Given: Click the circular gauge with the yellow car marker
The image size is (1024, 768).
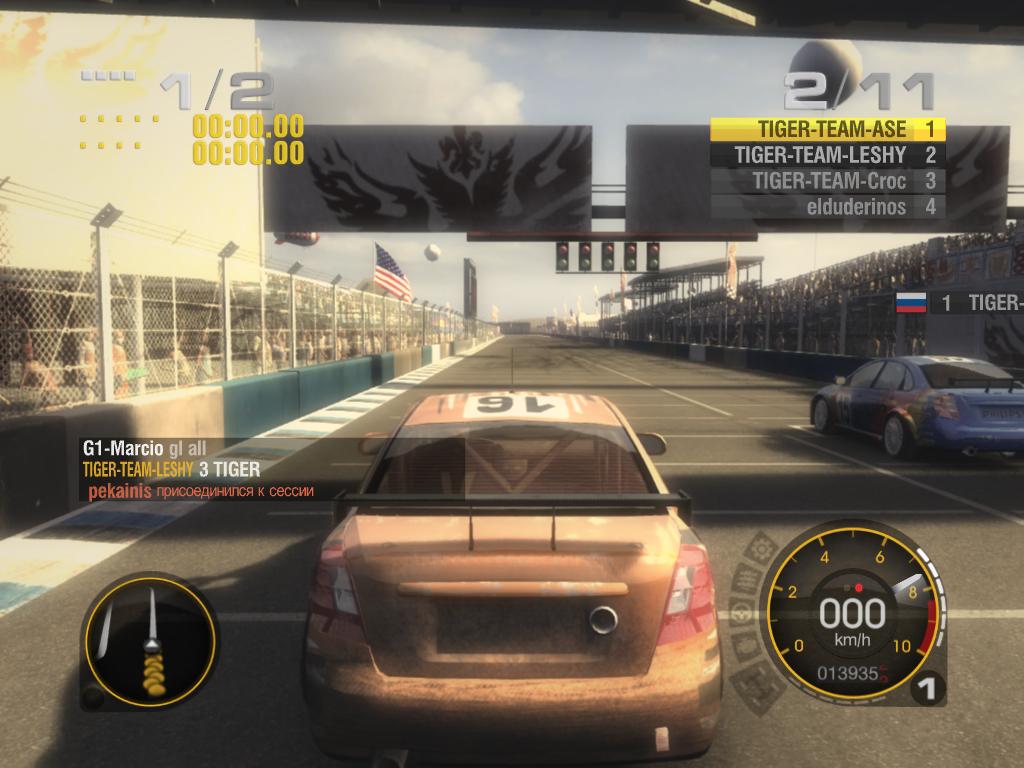Looking at the screenshot, I should 149,636.
